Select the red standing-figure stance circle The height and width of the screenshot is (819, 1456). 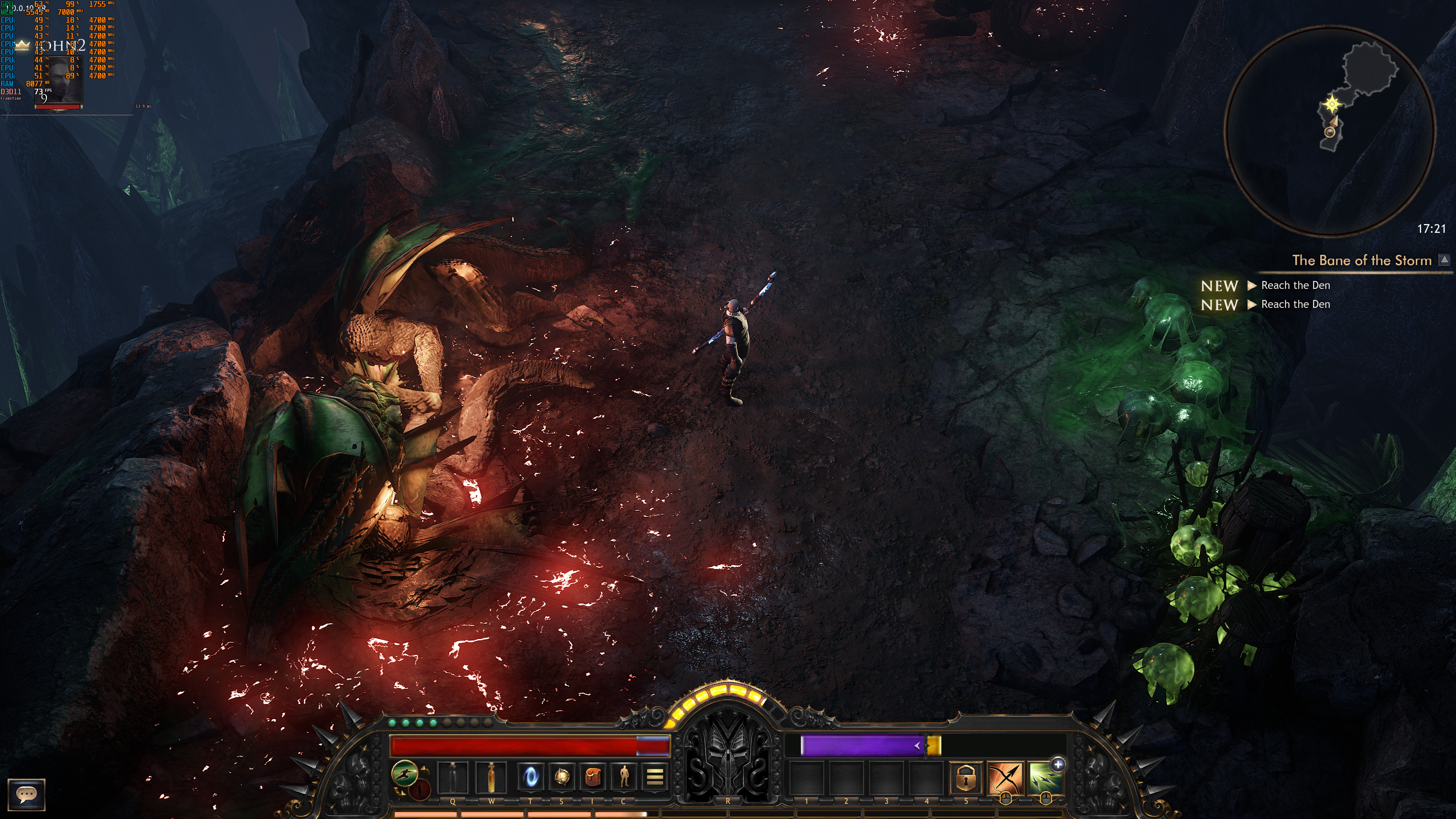420,789
